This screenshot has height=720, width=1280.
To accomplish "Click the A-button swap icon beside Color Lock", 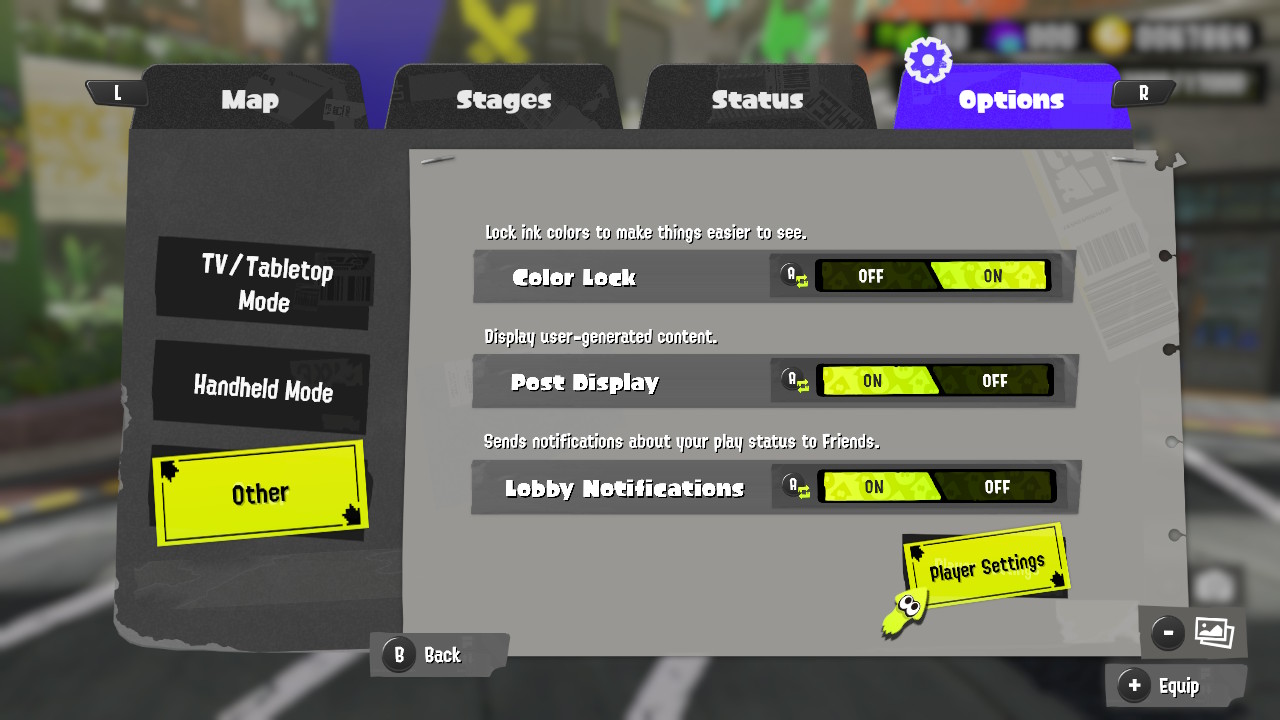I will (x=795, y=276).
